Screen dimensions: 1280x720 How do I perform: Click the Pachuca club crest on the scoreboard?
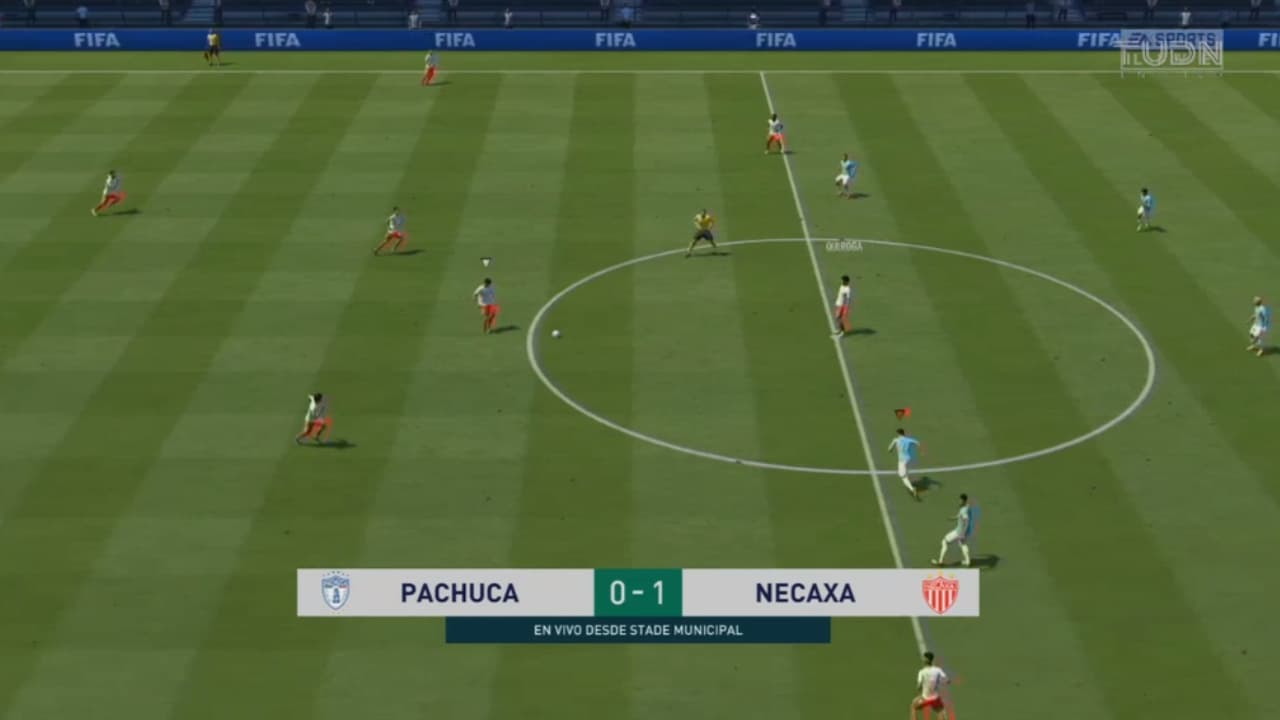click(x=334, y=592)
